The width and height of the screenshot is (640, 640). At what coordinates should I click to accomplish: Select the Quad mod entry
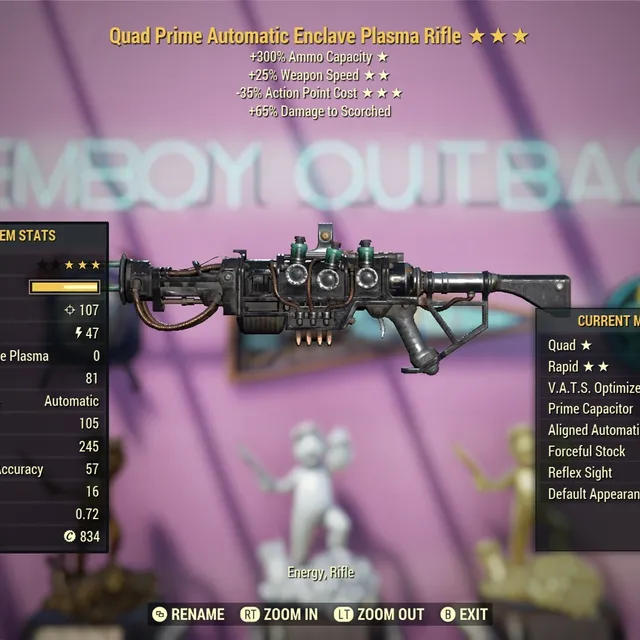(x=572, y=345)
